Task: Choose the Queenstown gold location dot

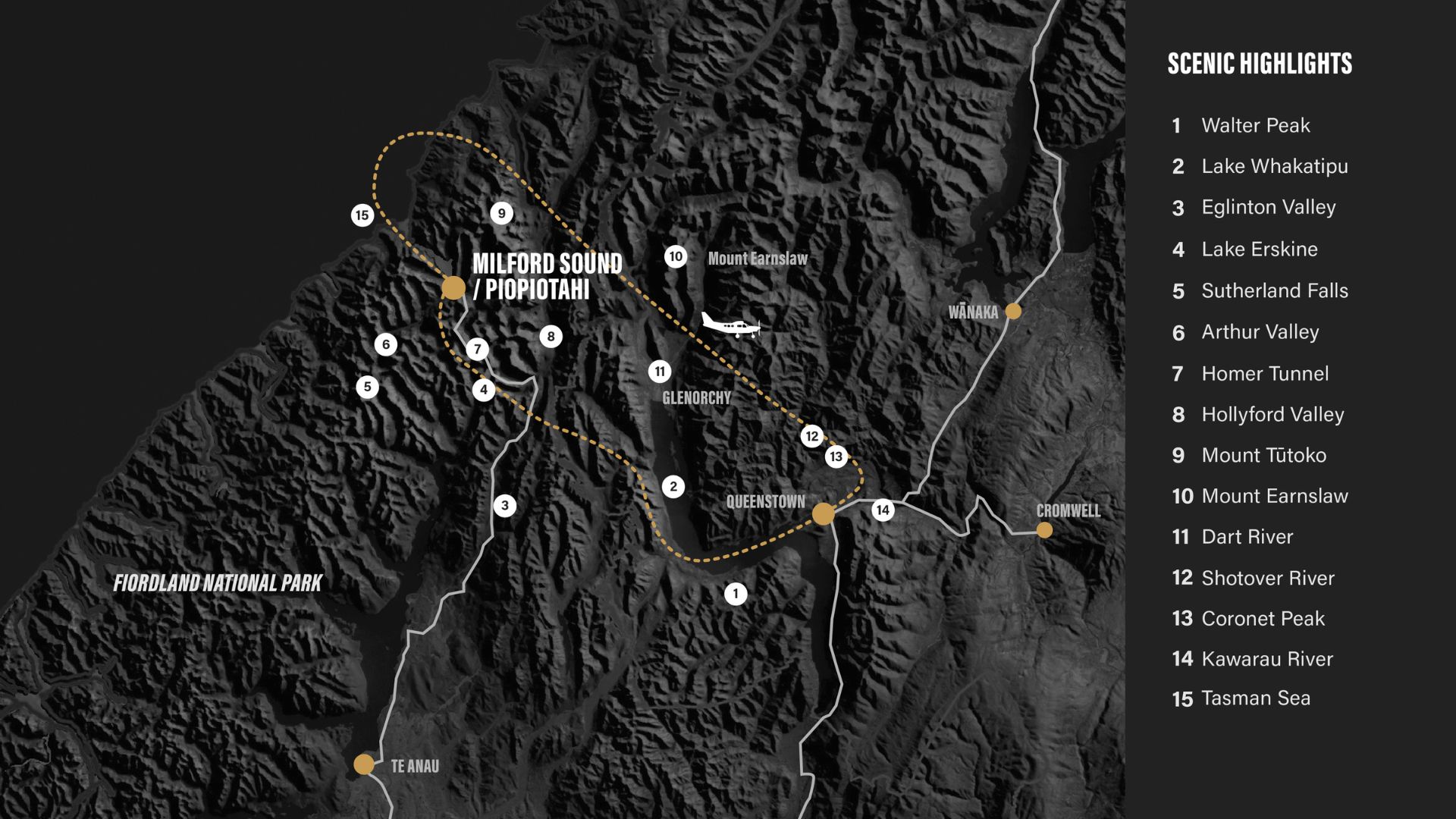Action: point(824,514)
